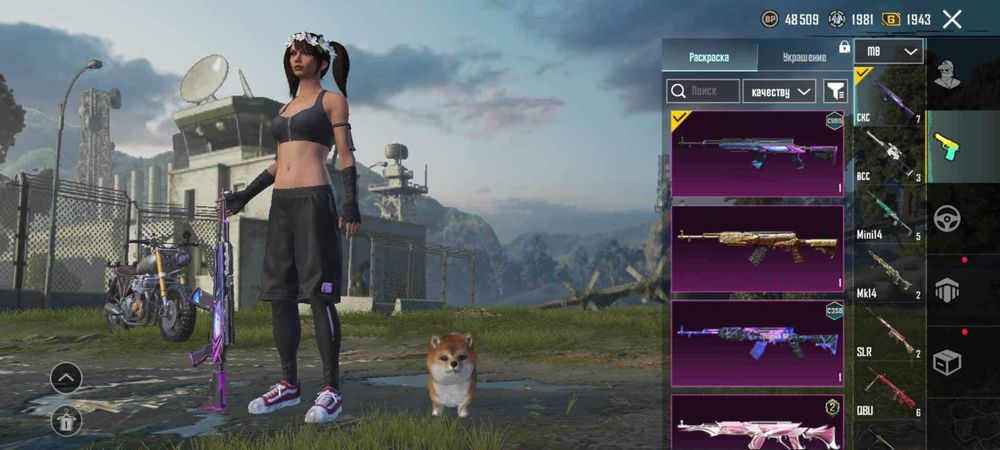
Task: Select the purple-pink CKC rifle skin
Action: pos(757,153)
